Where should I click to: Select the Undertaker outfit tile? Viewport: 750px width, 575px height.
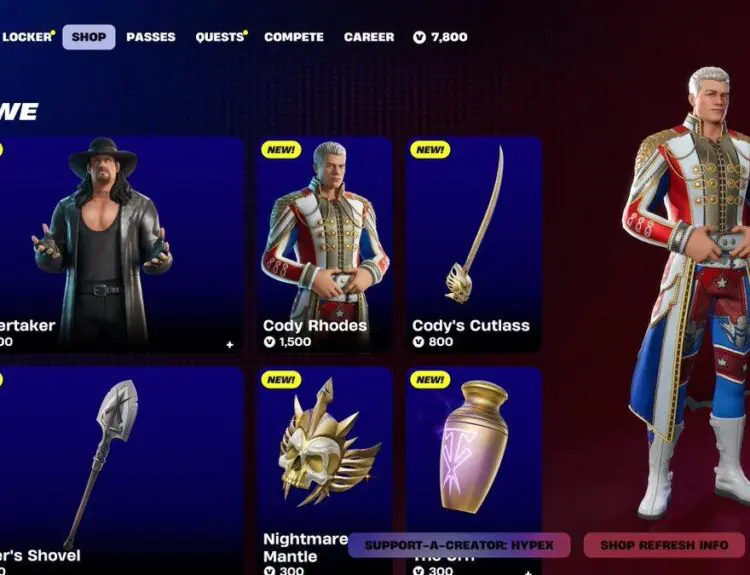pyautogui.click(x=120, y=245)
